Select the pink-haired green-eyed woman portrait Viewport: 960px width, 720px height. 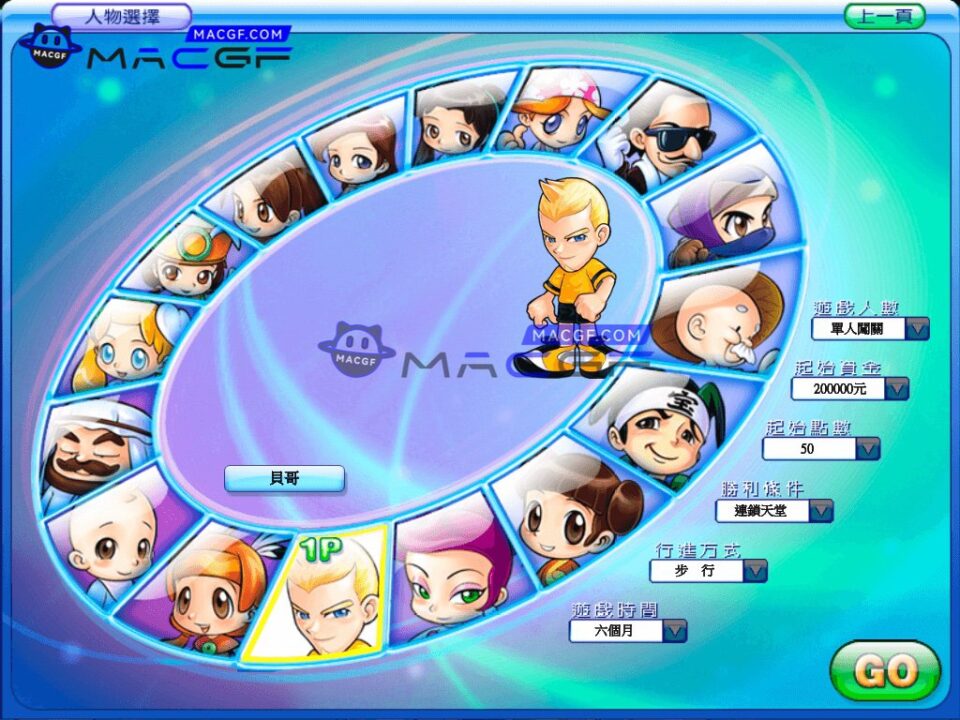pyautogui.click(x=455, y=580)
